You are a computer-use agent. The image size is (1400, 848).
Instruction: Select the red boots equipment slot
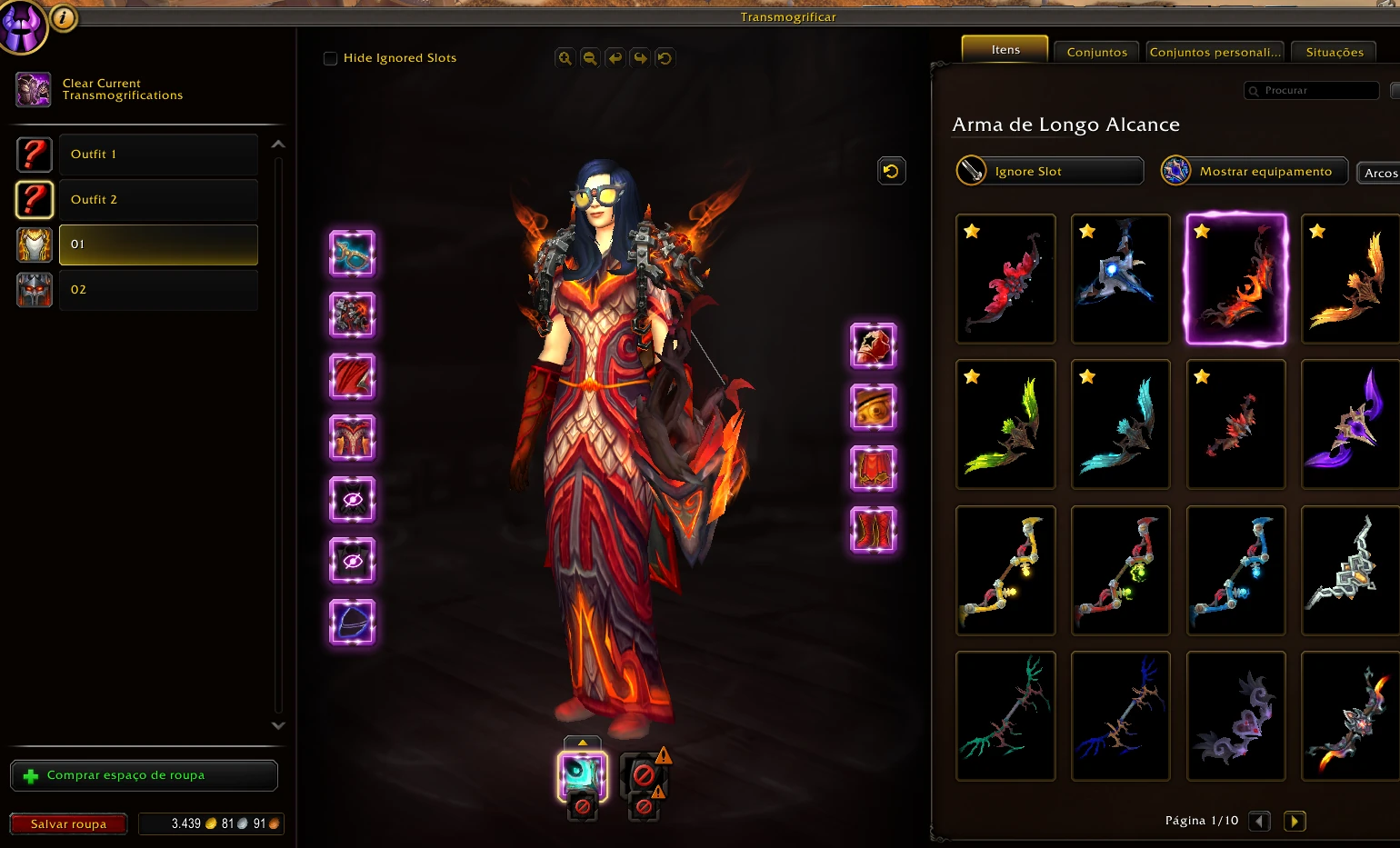(873, 530)
